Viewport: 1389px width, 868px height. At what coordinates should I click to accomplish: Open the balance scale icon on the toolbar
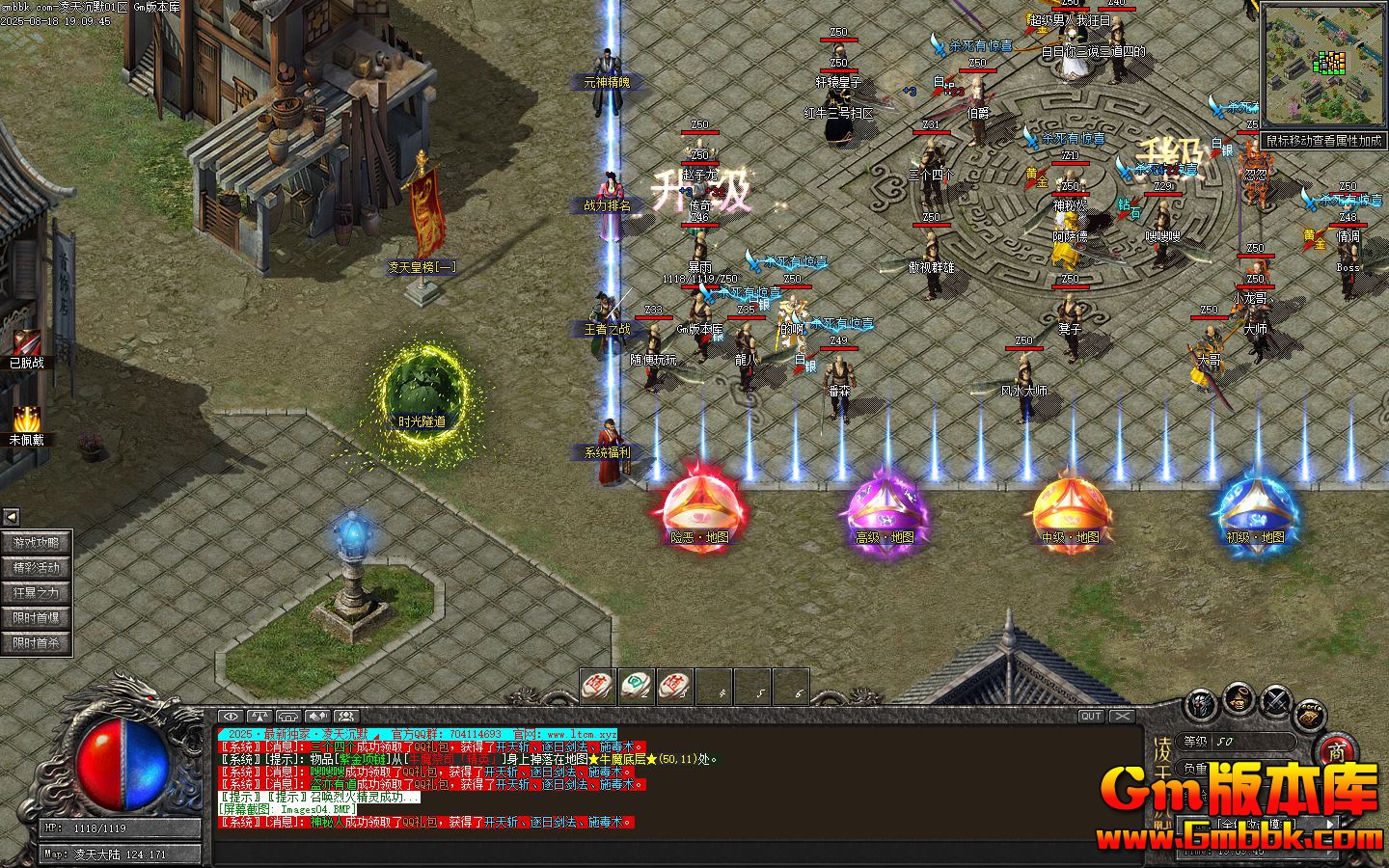click(259, 718)
